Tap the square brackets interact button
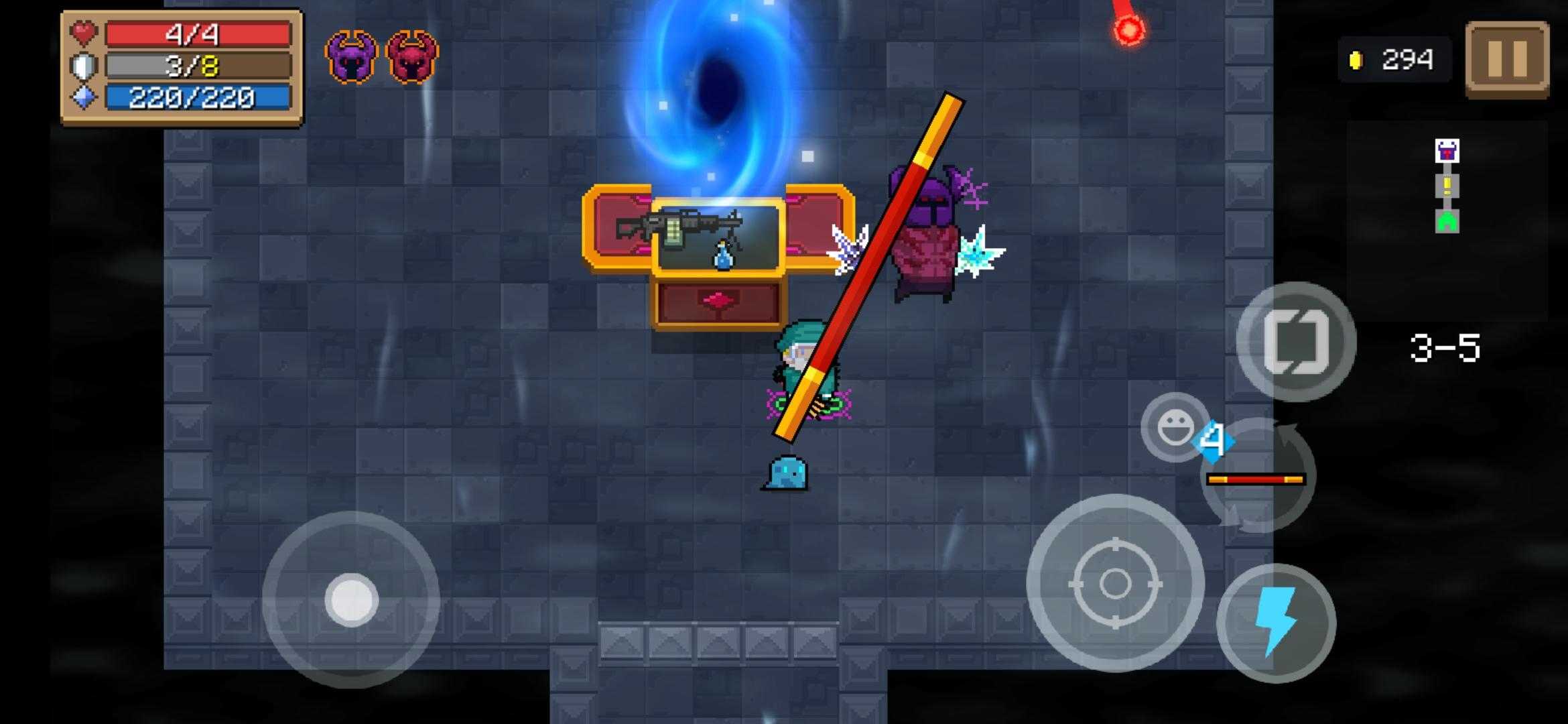This screenshot has height=724, width=1568. point(1296,342)
